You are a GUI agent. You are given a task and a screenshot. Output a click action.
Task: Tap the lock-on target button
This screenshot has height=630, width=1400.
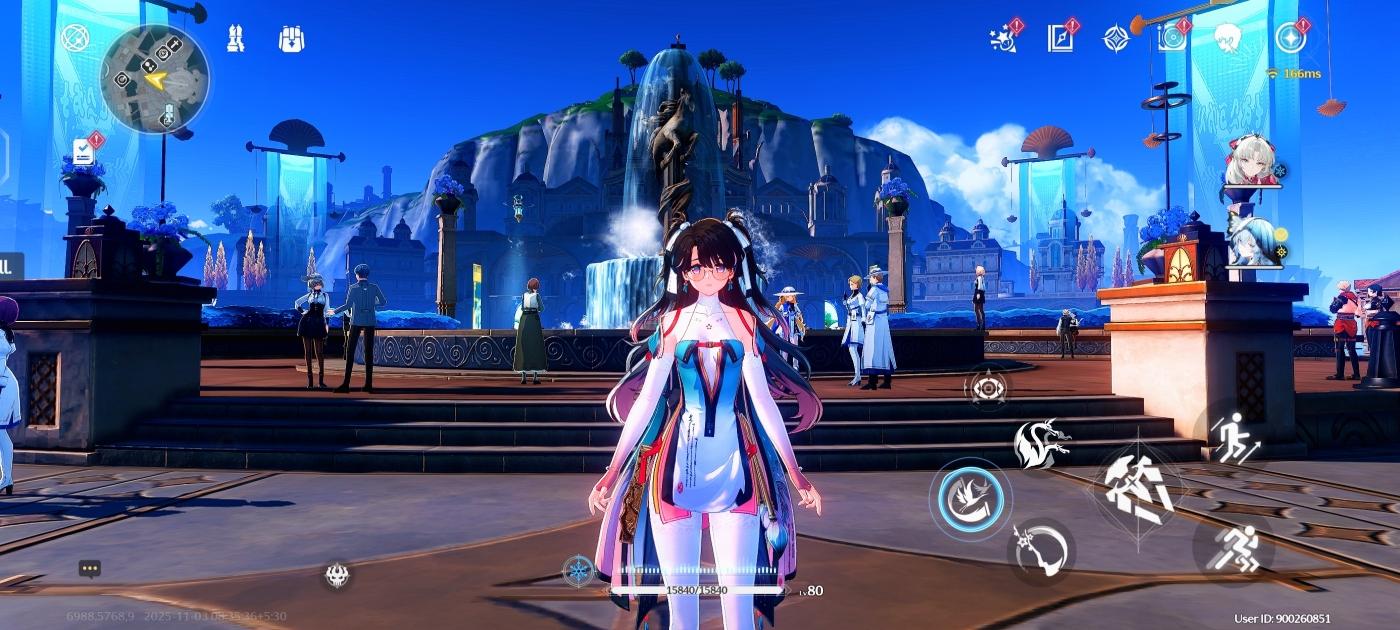[x=987, y=388]
